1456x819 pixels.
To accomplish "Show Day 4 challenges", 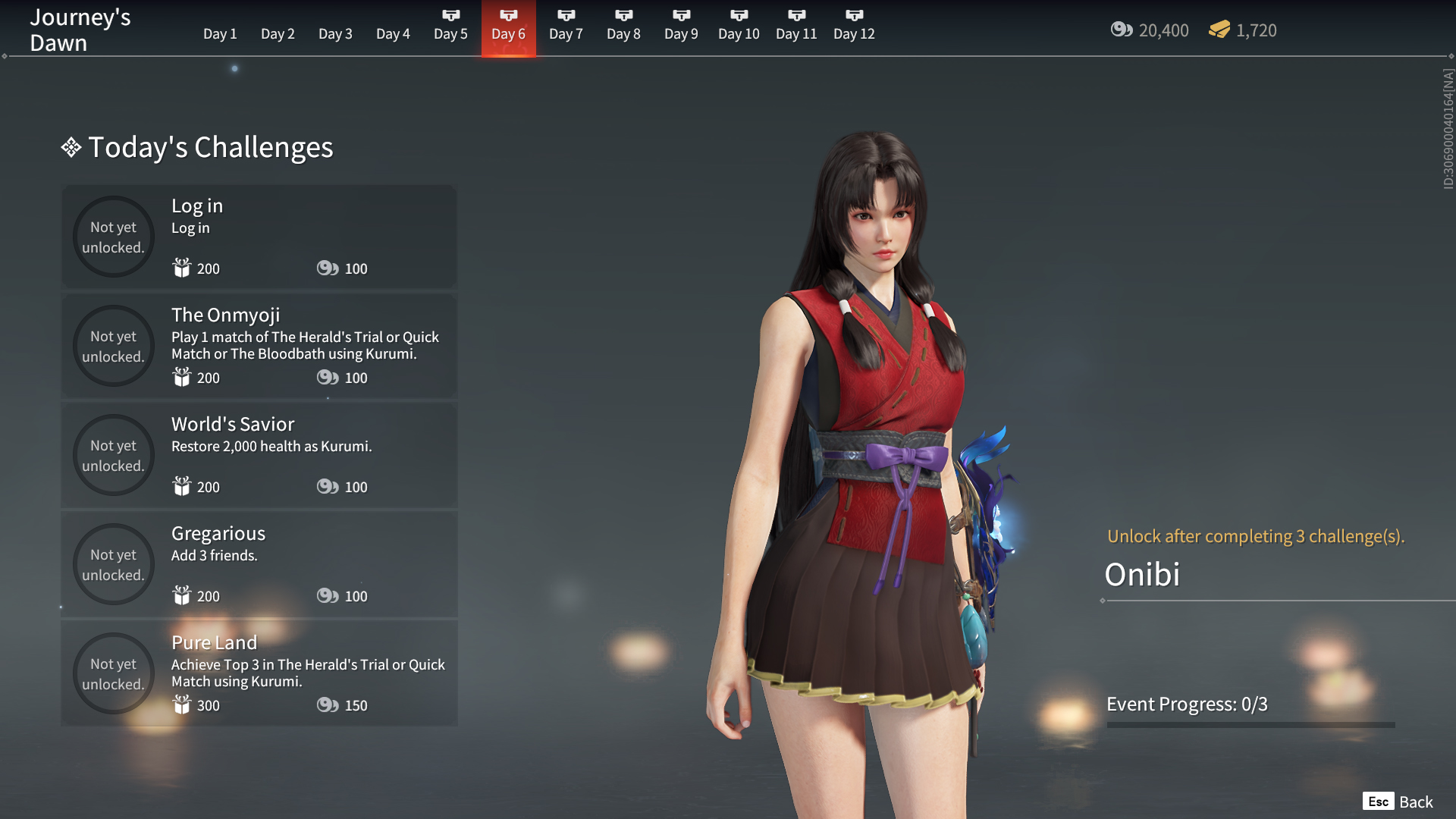I will coord(393,33).
